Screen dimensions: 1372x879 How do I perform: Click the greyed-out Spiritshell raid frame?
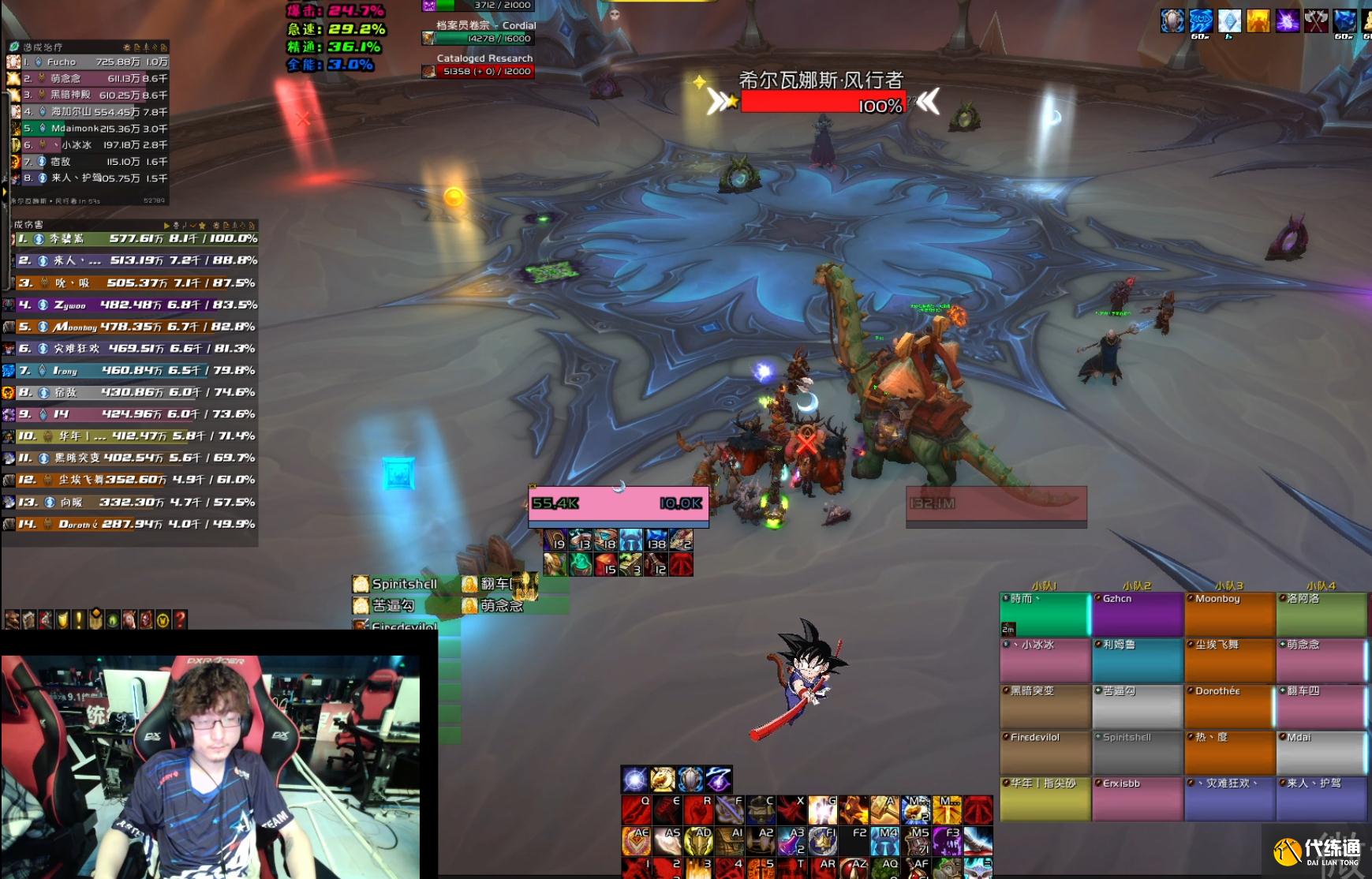pos(1137,753)
